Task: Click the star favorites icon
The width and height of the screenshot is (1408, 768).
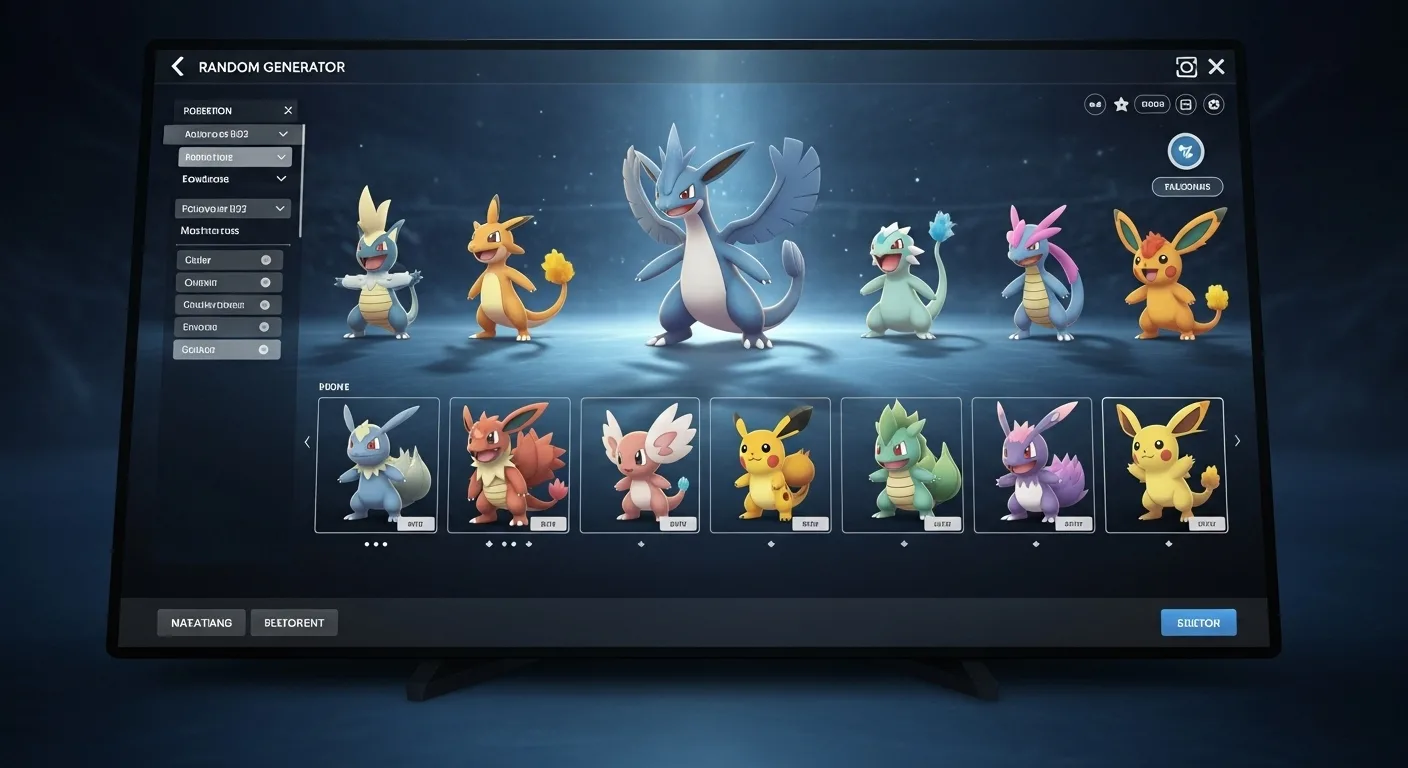Action: 1121,104
